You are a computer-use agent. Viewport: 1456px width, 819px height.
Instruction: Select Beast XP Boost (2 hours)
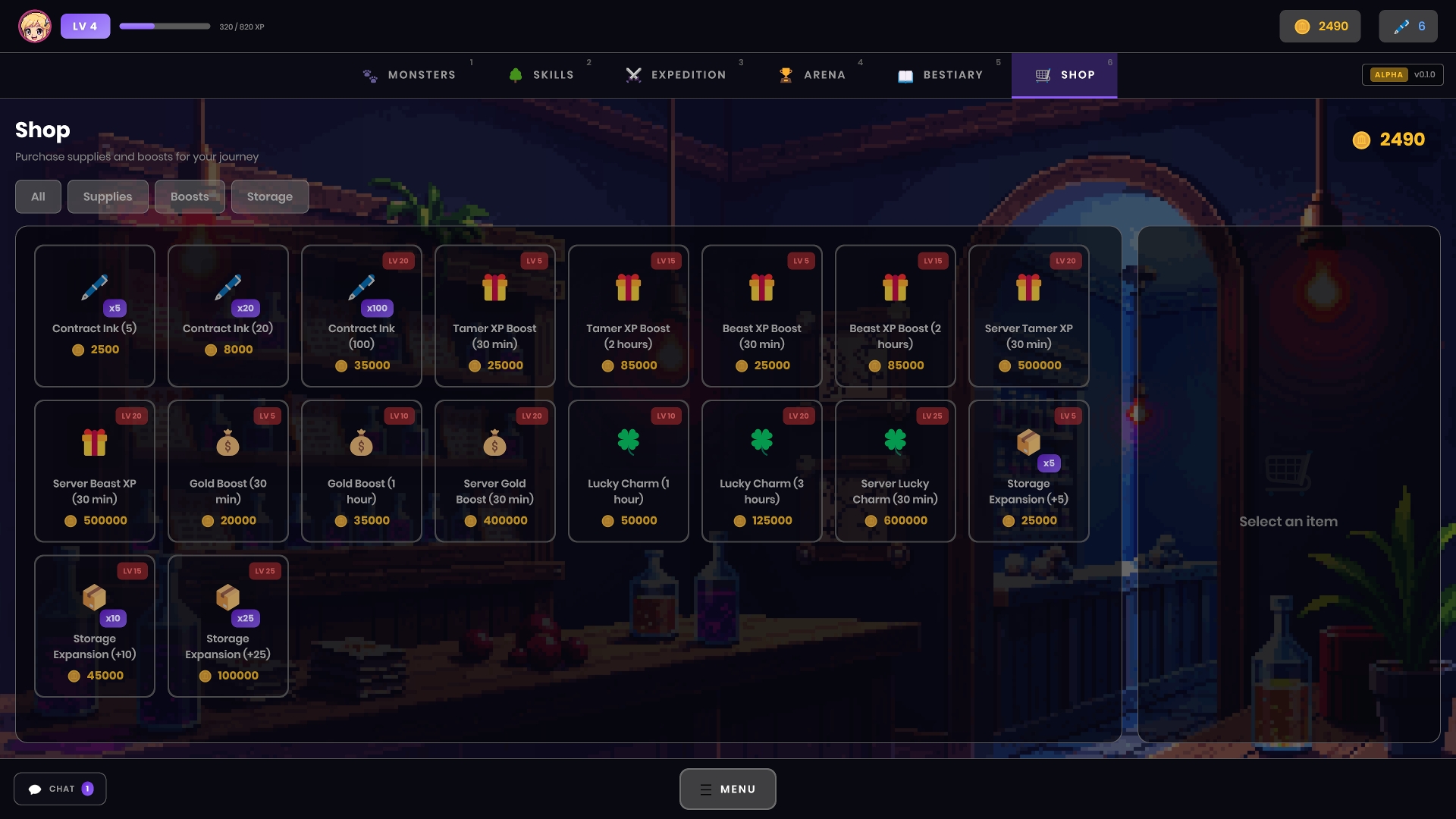tap(896, 315)
